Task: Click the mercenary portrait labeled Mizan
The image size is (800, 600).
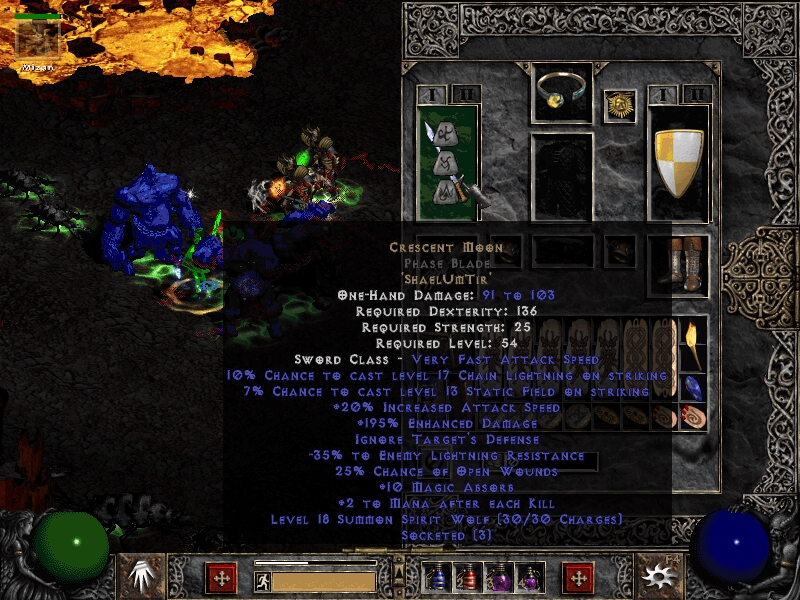Action: (x=38, y=40)
